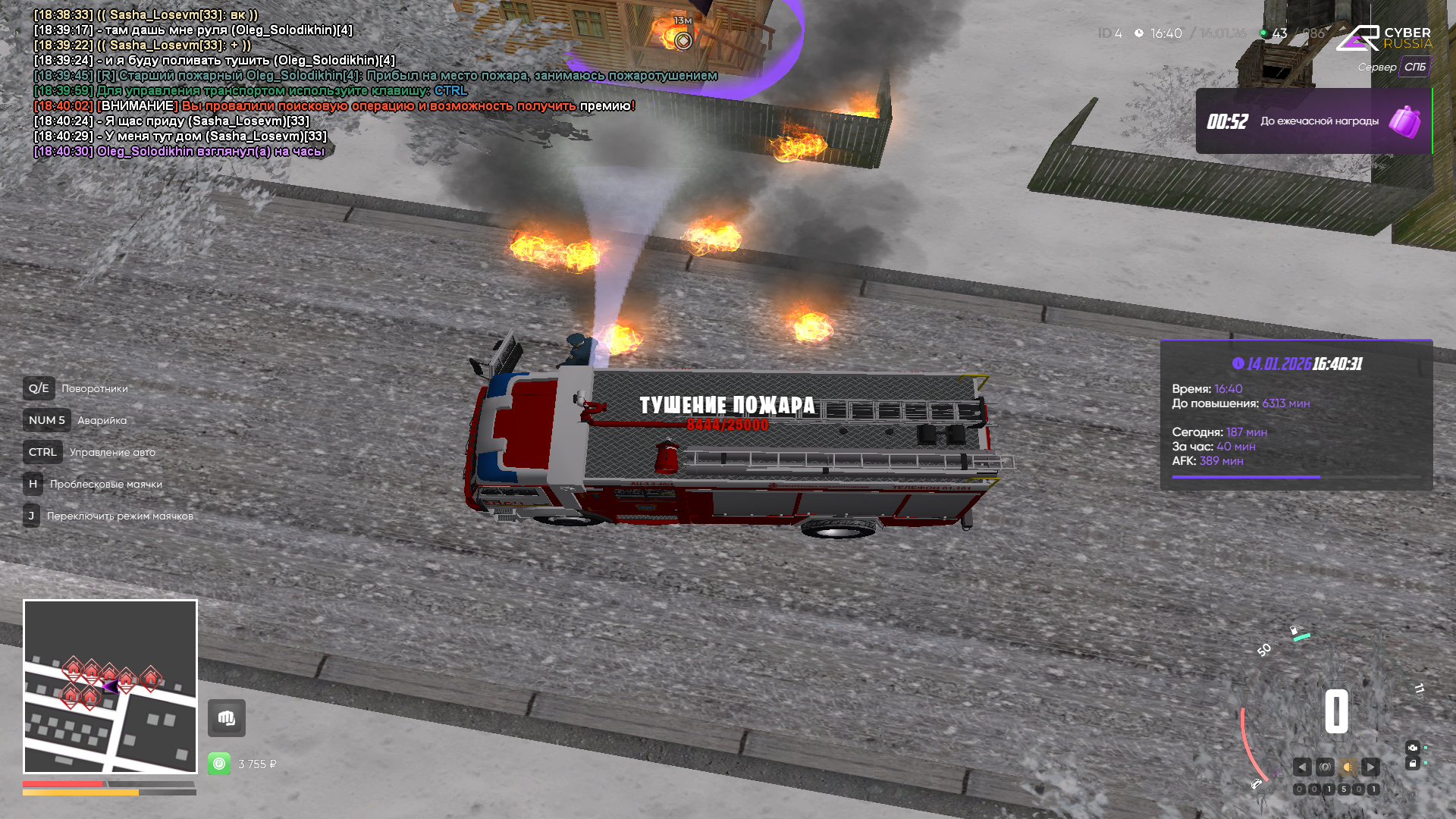Click the Cyber Russia logo

(1384, 38)
